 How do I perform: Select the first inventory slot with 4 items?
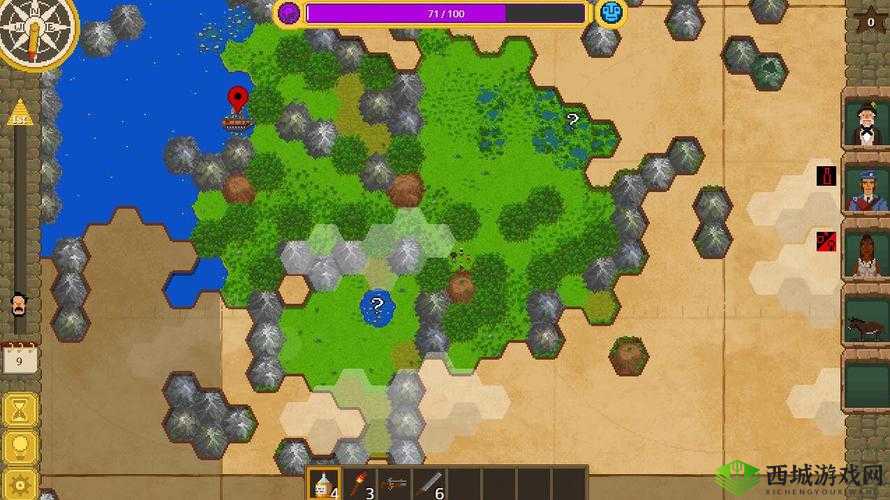coord(324,484)
